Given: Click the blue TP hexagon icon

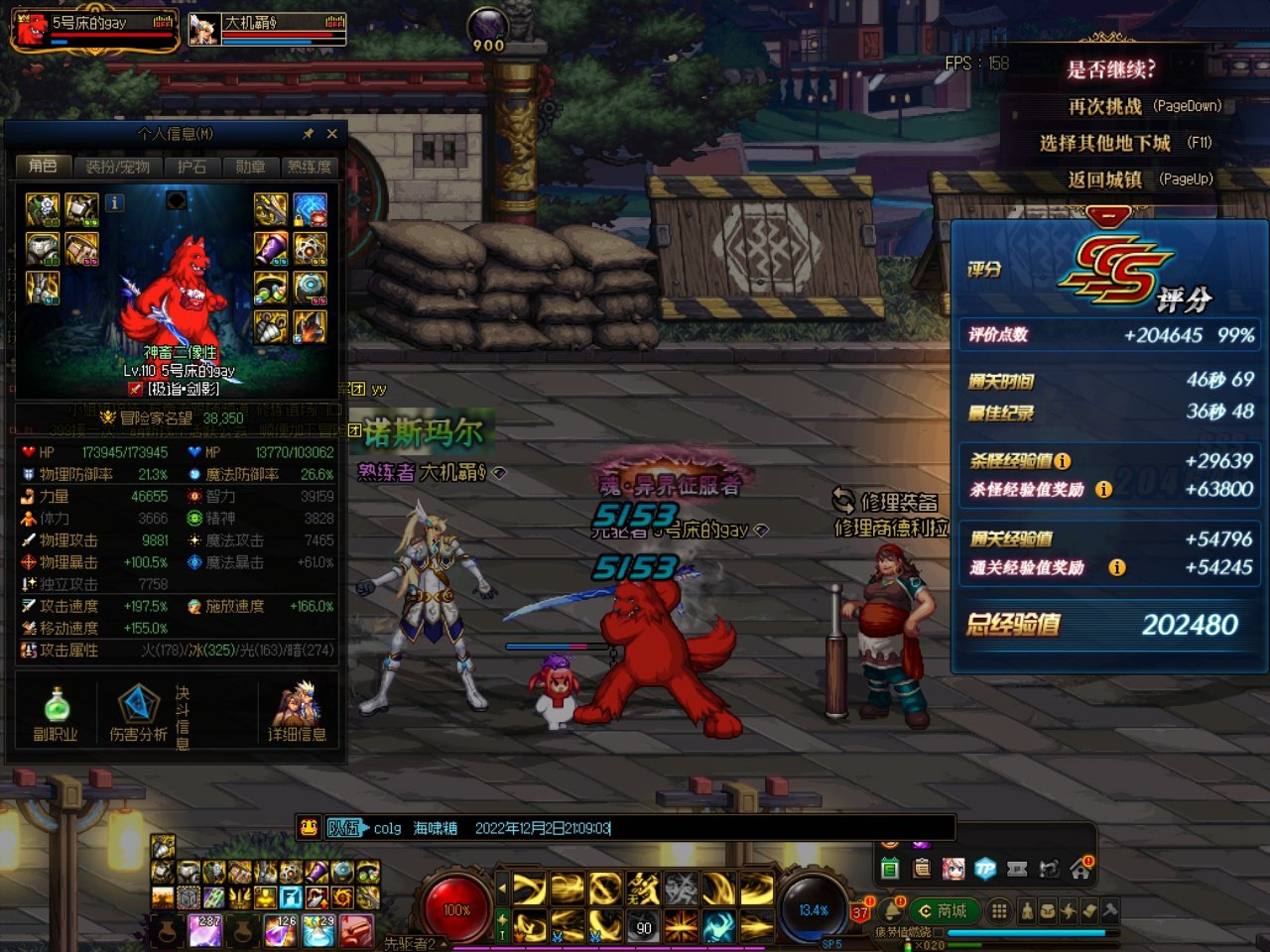Looking at the screenshot, I should click(x=985, y=869).
